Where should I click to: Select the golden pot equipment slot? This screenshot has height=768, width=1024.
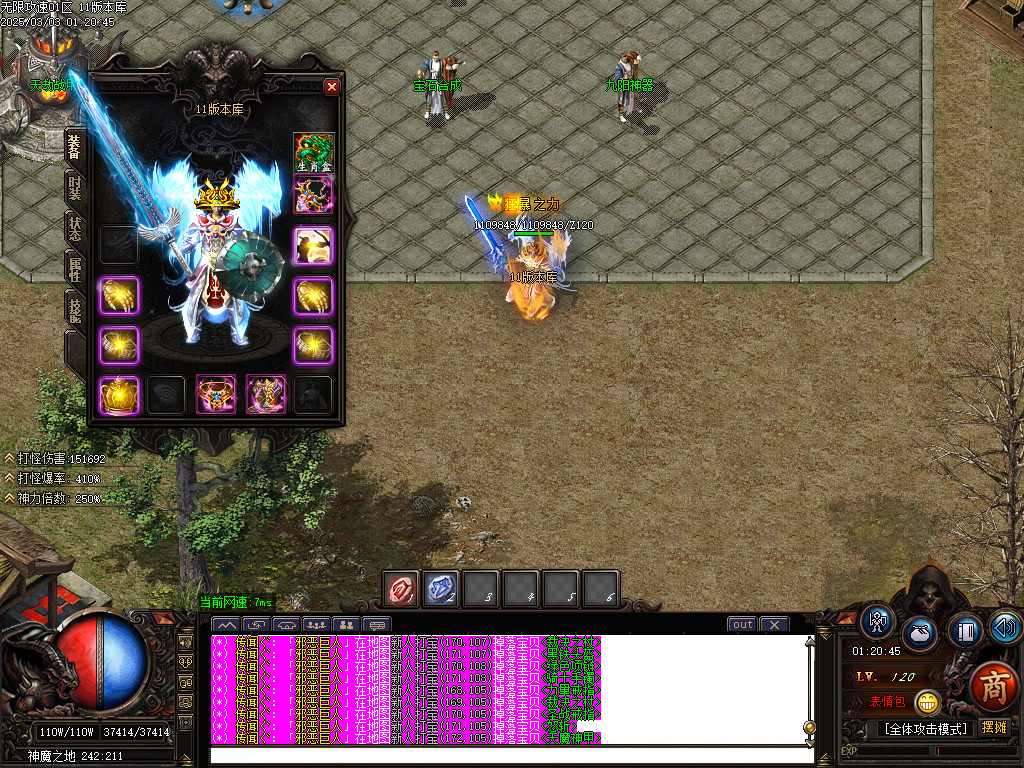[x=119, y=395]
